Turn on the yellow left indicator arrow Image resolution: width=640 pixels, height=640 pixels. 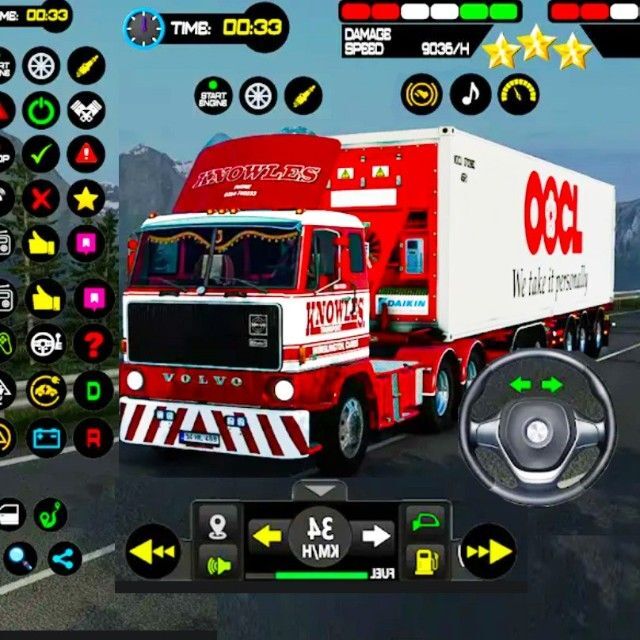click(266, 535)
